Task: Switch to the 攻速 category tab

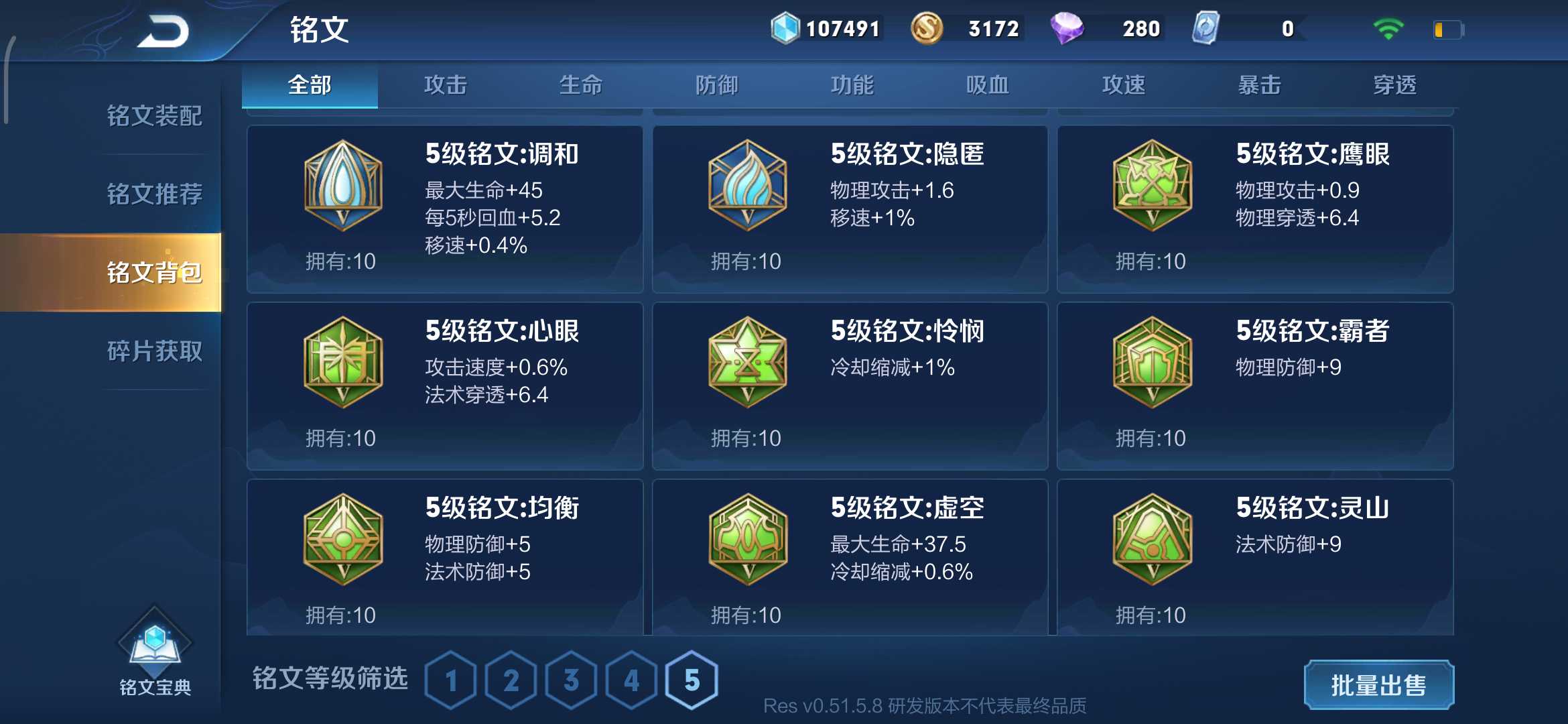Action: pos(1123,85)
